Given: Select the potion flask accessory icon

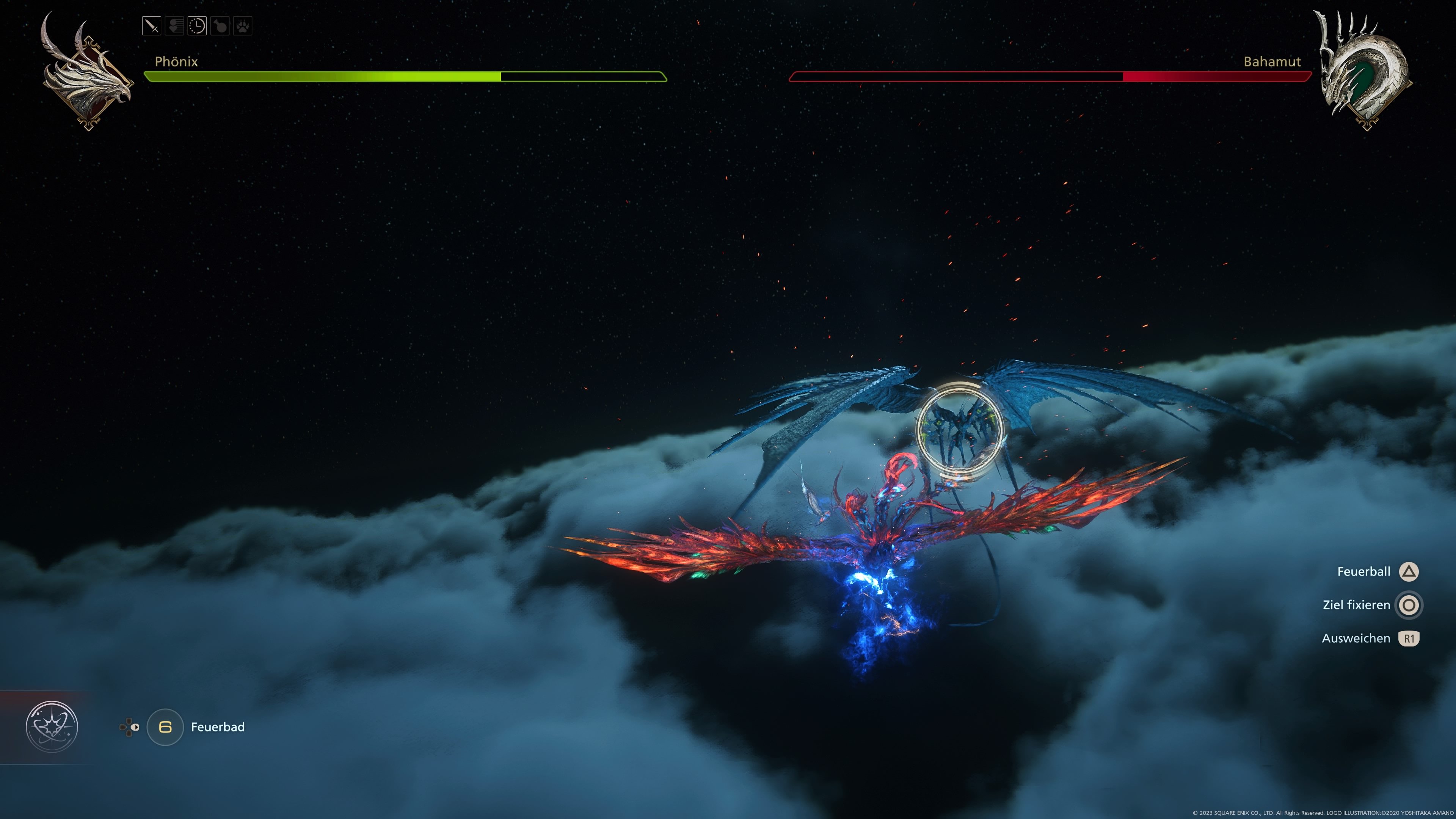Looking at the screenshot, I should click(x=220, y=26).
